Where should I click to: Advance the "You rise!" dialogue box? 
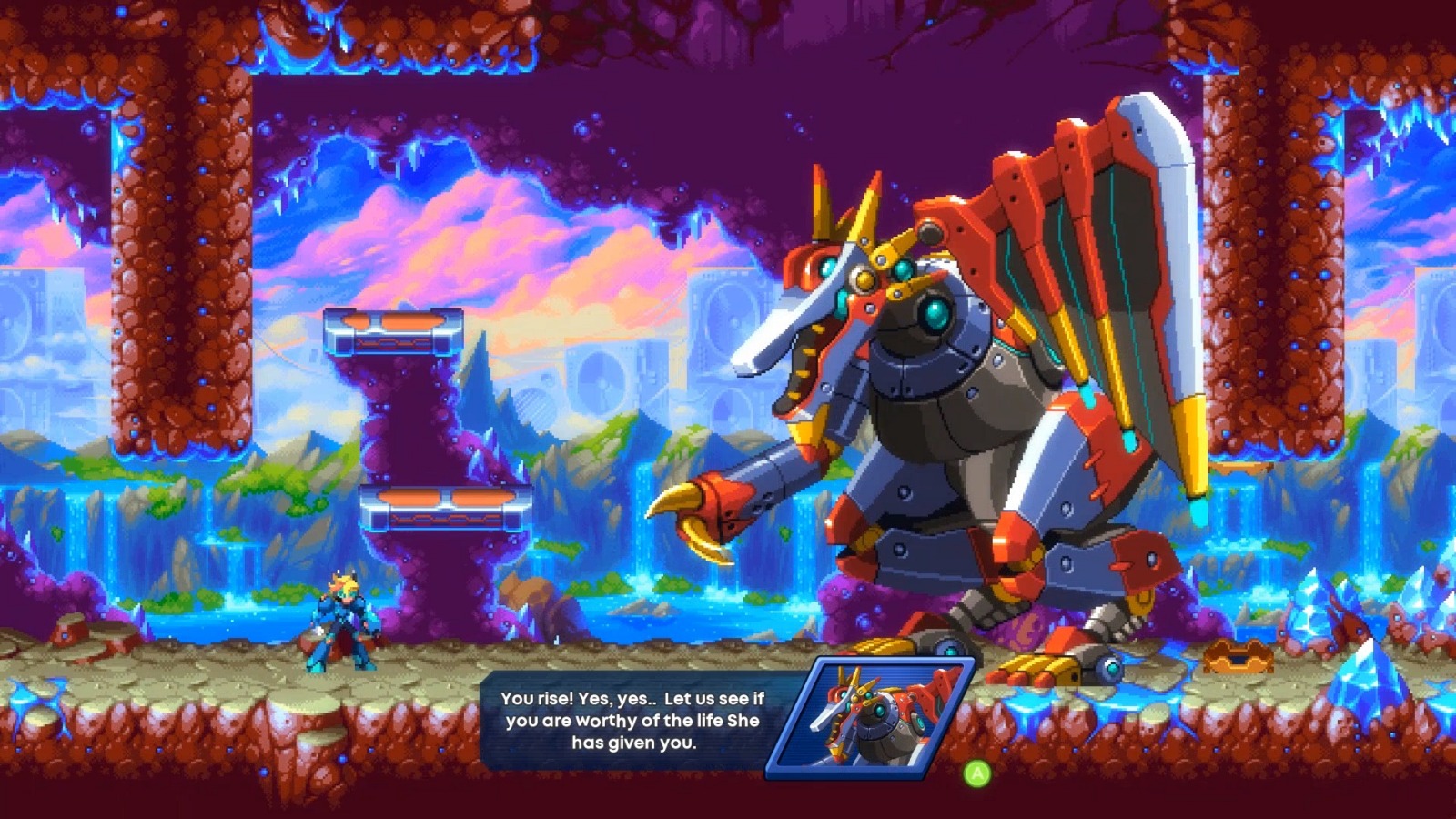pos(976,773)
